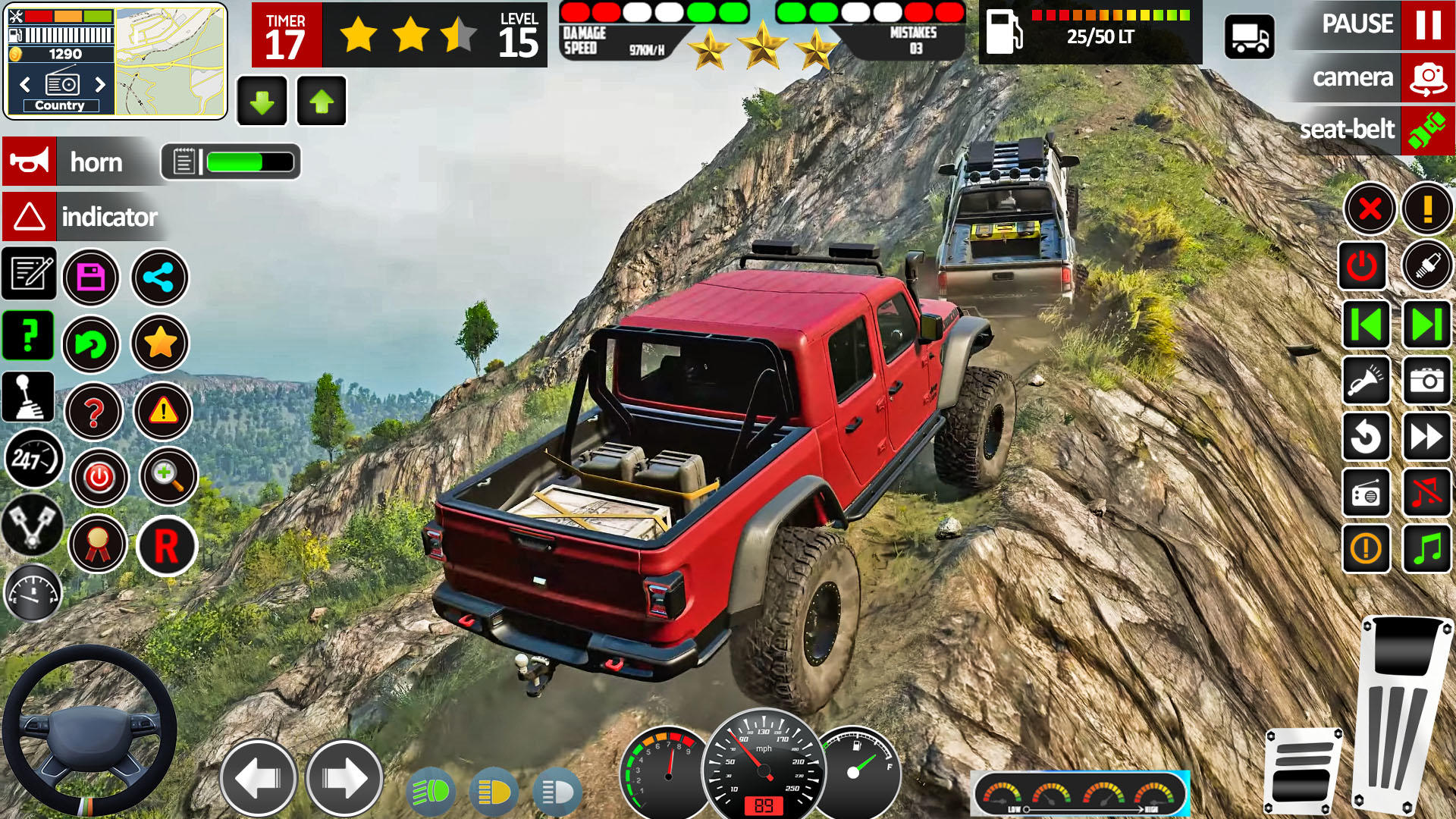Click the red R reverse icon
Image resolution: width=1456 pixels, height=819 pixels.
coord(166,546)
